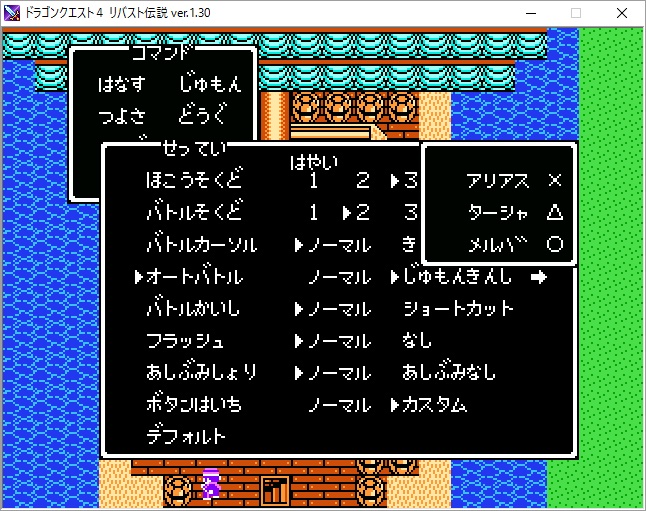
Task: Set ボタンはいち to カスタム
Action: 434,405
